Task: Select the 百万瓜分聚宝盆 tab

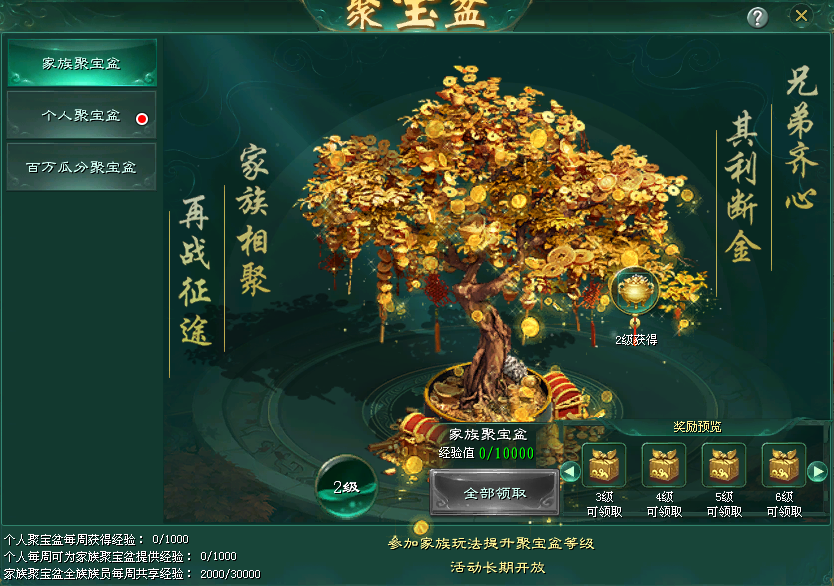Action: coord(81,167)
